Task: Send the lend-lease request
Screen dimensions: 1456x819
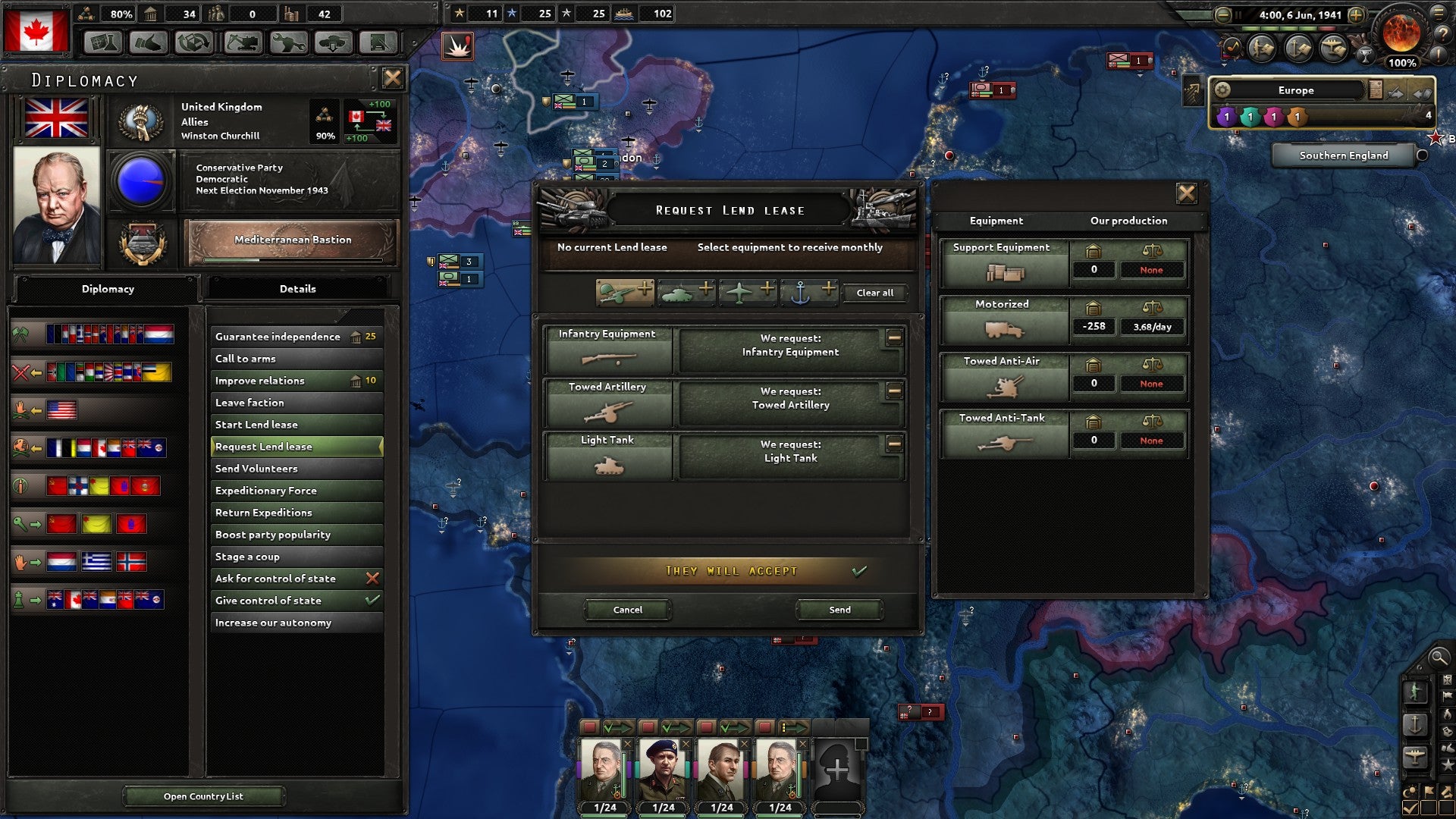Action: click(839, 610)
